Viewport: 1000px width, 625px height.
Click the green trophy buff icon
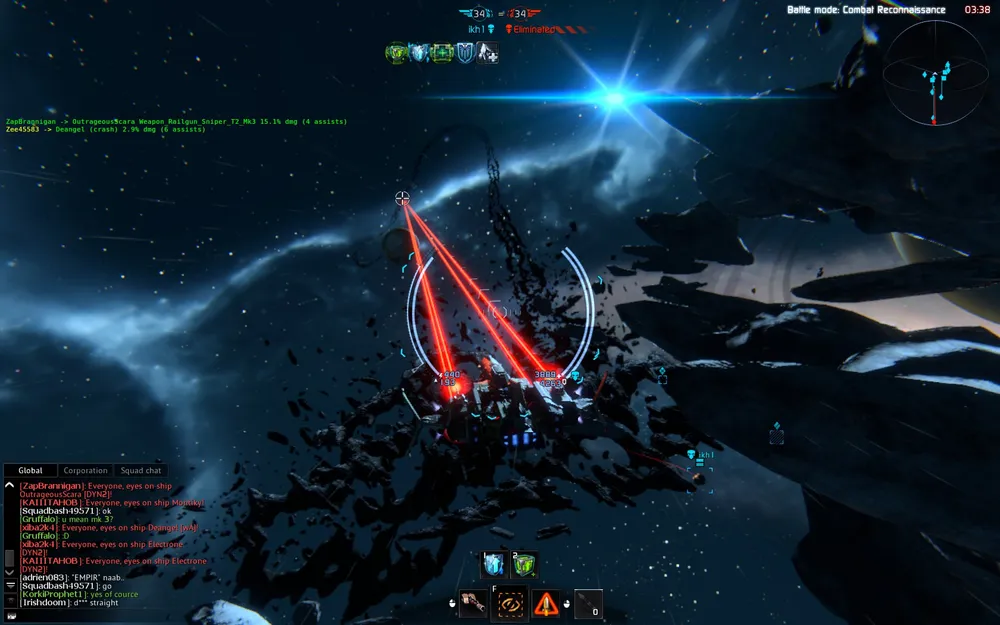coord(397,52)
